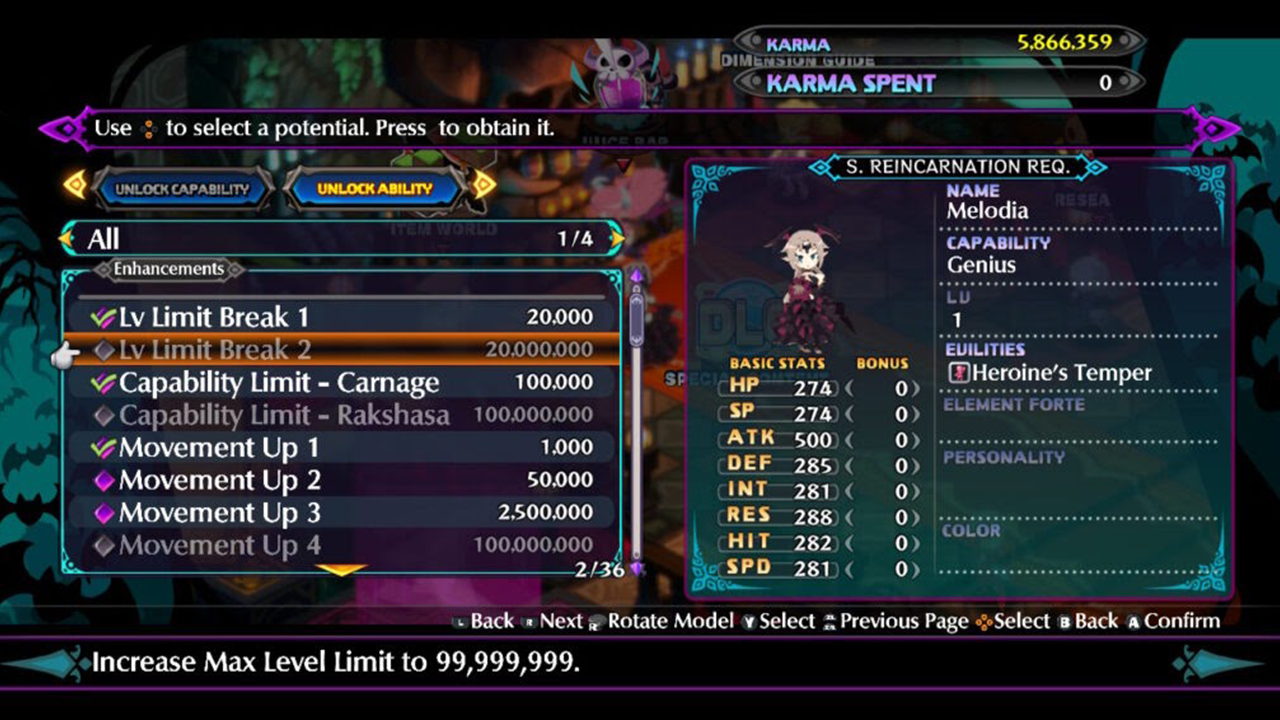Select the Heroine's Temper evility icon
The image size is (1280, 720).
(958, 372)
